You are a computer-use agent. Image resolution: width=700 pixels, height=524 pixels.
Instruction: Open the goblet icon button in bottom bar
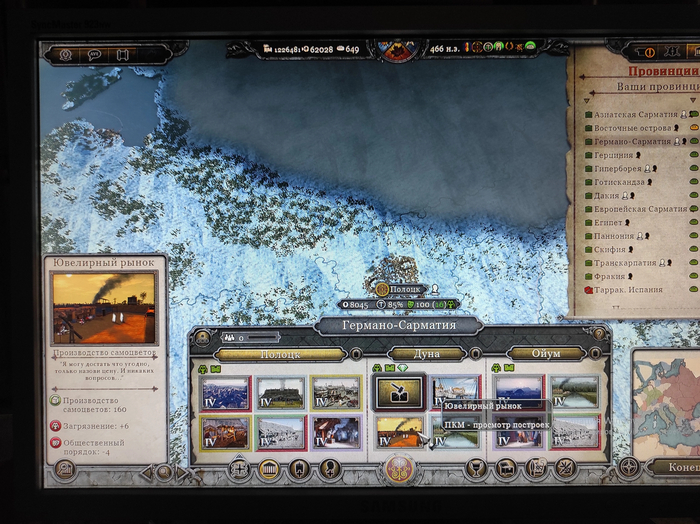(x=476, y=468)
